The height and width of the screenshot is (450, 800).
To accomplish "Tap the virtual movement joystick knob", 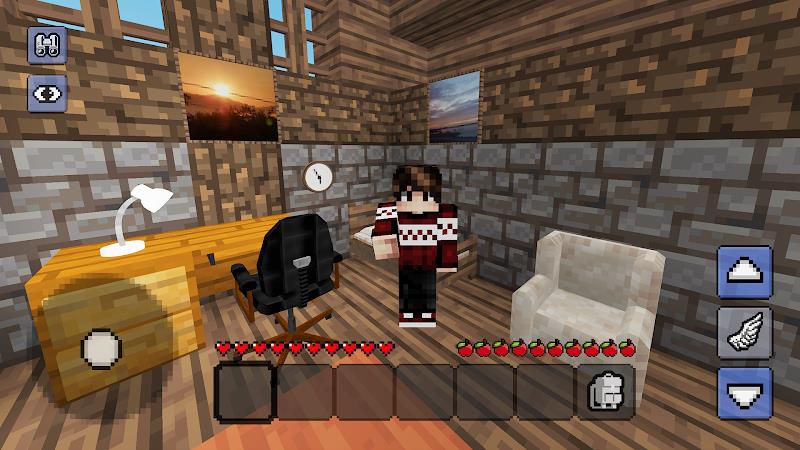I will click(101, 349).
